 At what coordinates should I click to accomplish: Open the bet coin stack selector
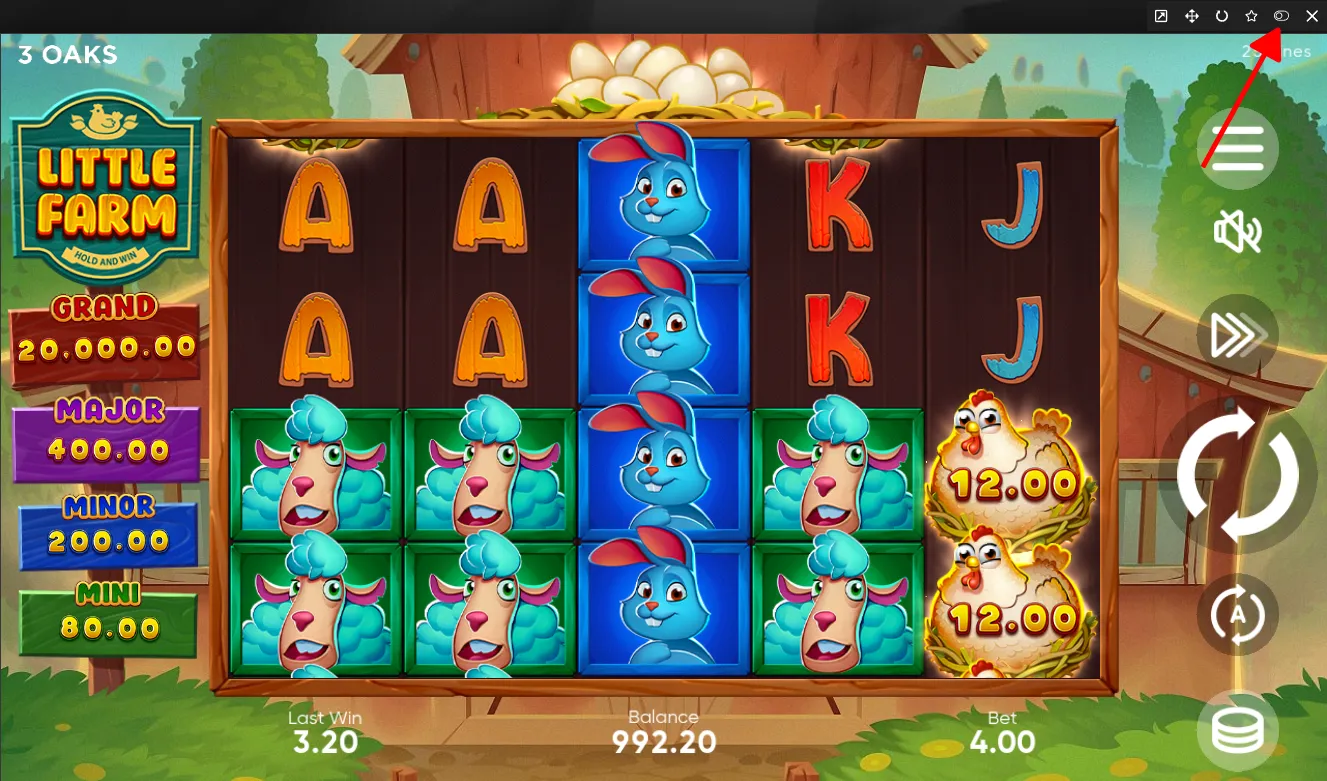(1238, 731)
